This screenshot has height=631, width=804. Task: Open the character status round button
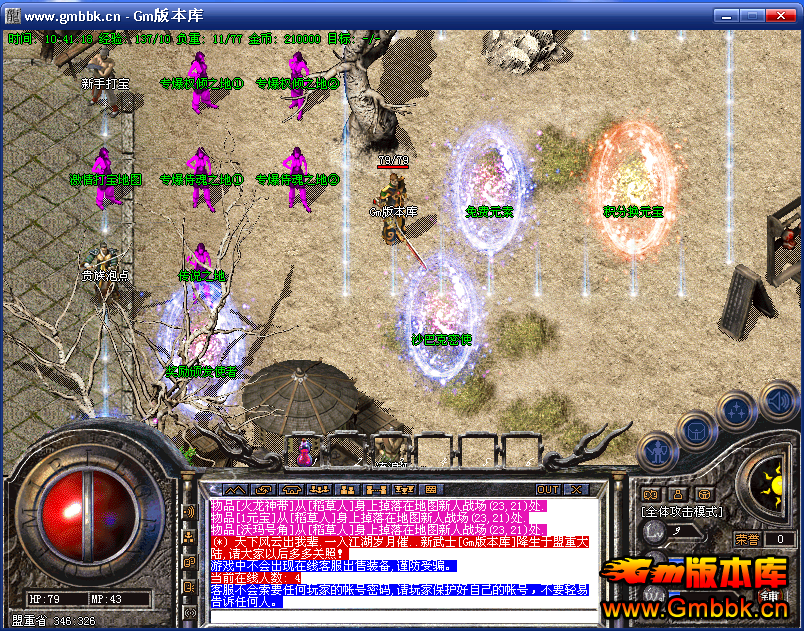(x=655, y=451)
